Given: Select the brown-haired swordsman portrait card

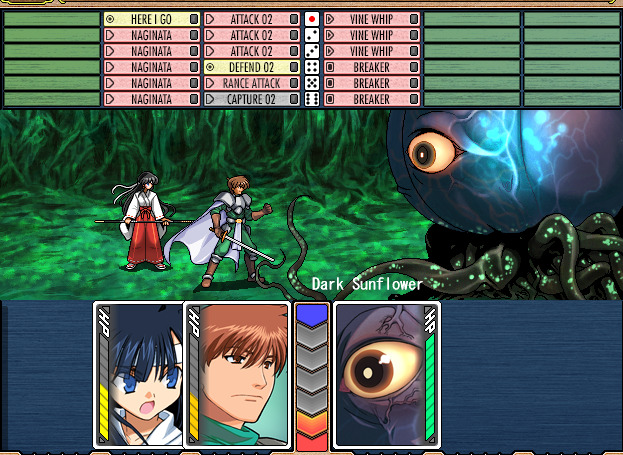Looking at the screenshot, I should (x=238, y=375).
